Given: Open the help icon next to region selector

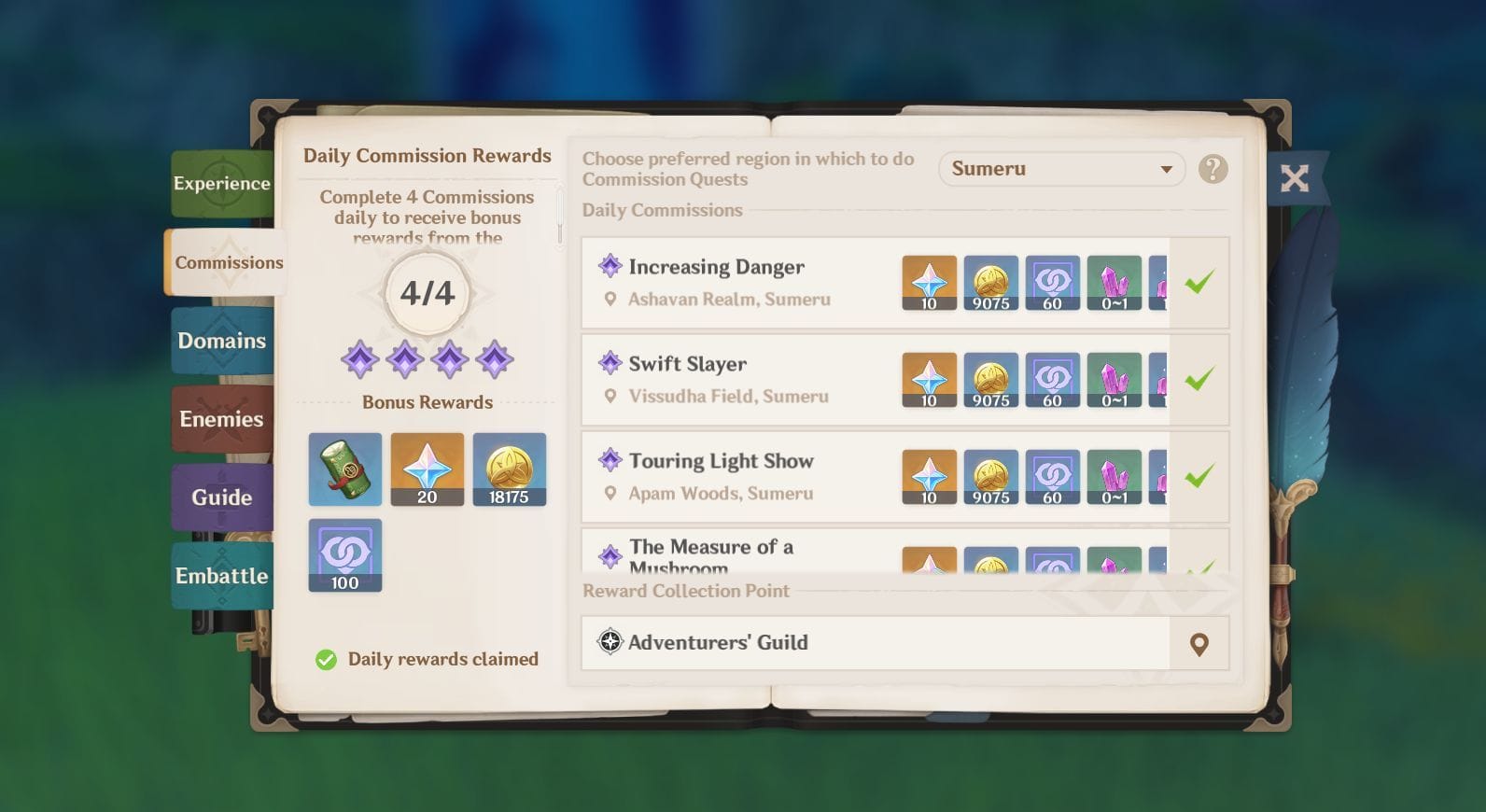Looking at the screenshot, I should [1213, 169].
